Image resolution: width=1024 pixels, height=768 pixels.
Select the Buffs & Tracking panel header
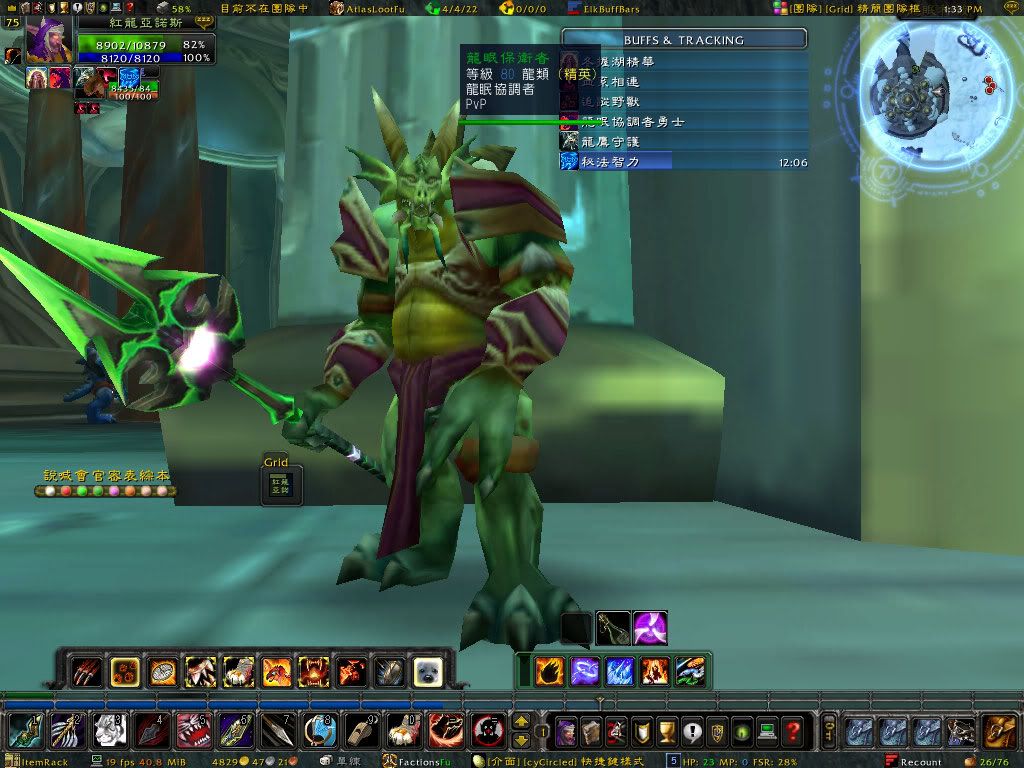tap(684, 40)
